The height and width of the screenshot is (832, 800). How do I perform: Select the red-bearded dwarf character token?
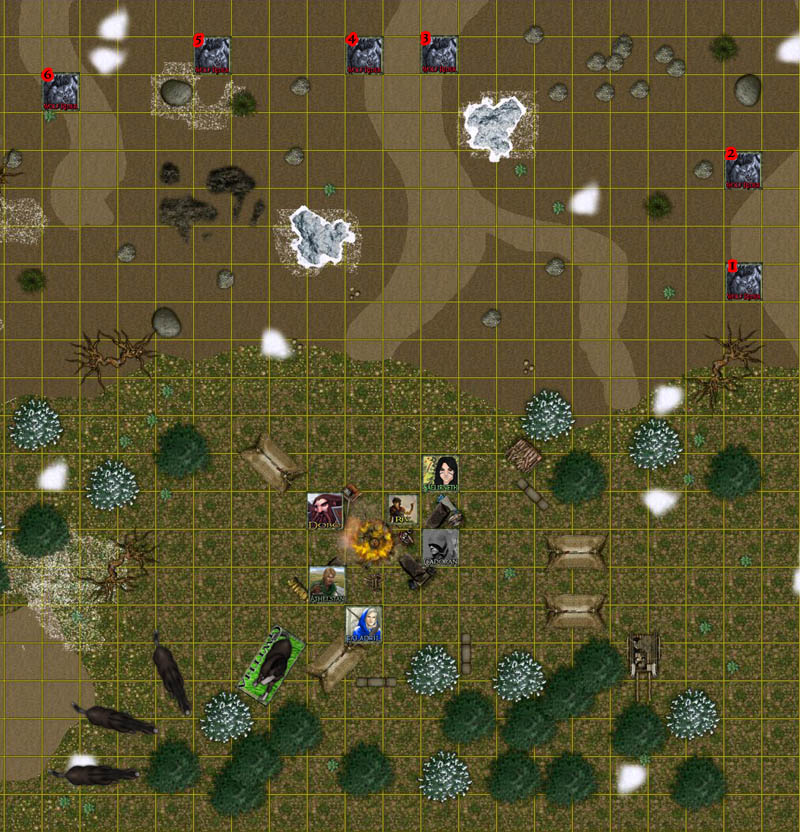326,511
